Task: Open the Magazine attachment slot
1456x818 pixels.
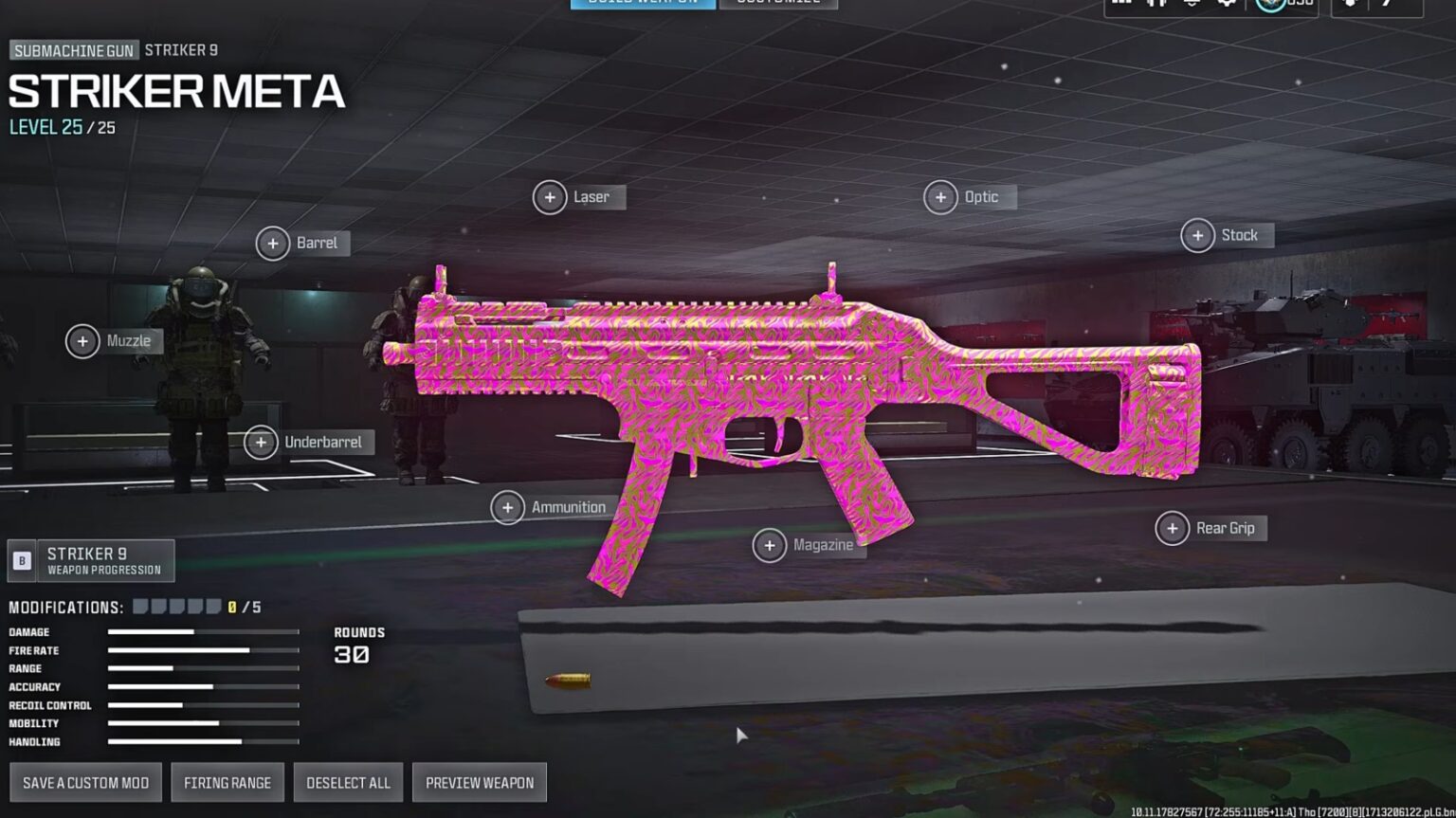Action: tap(770, 545)
